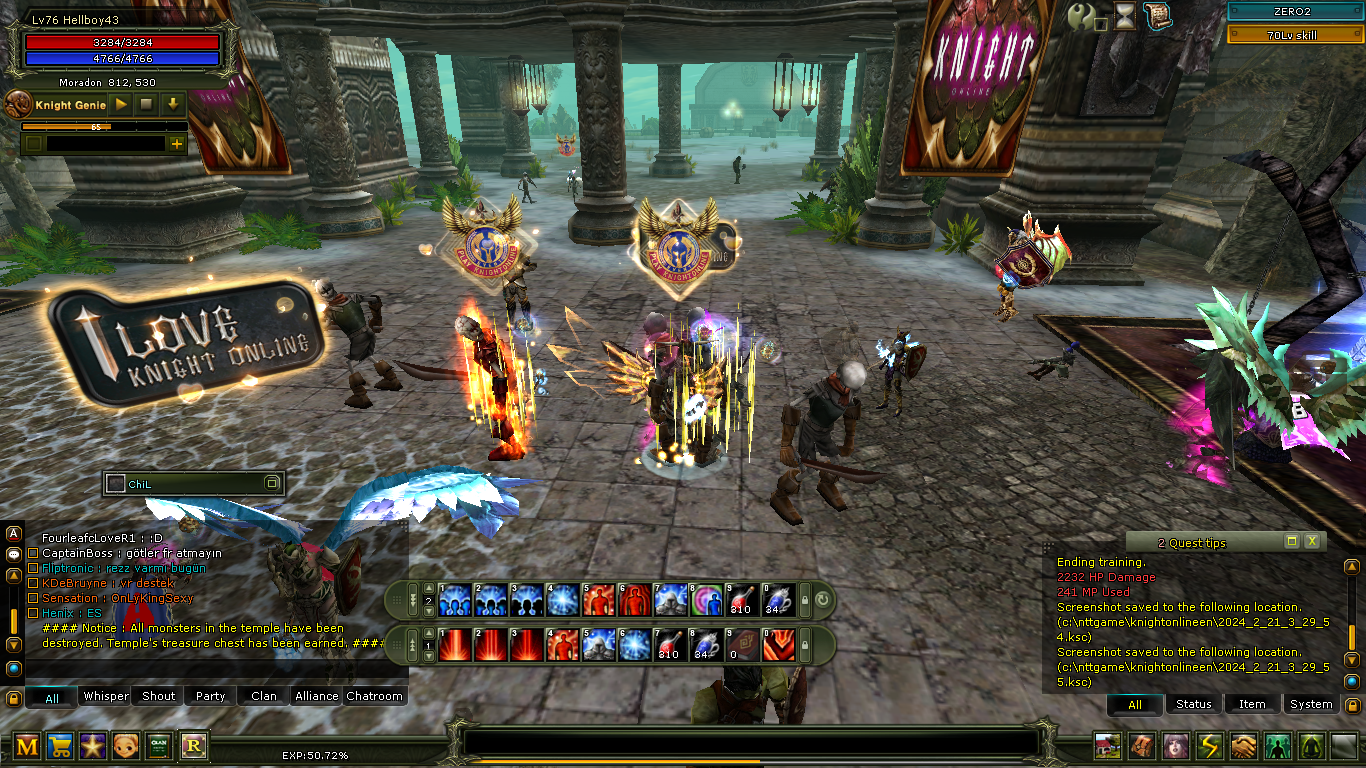Open the inventory backpack icon
The height and width of the screenshot is (768, 1366).
(x=1142, y=746)
